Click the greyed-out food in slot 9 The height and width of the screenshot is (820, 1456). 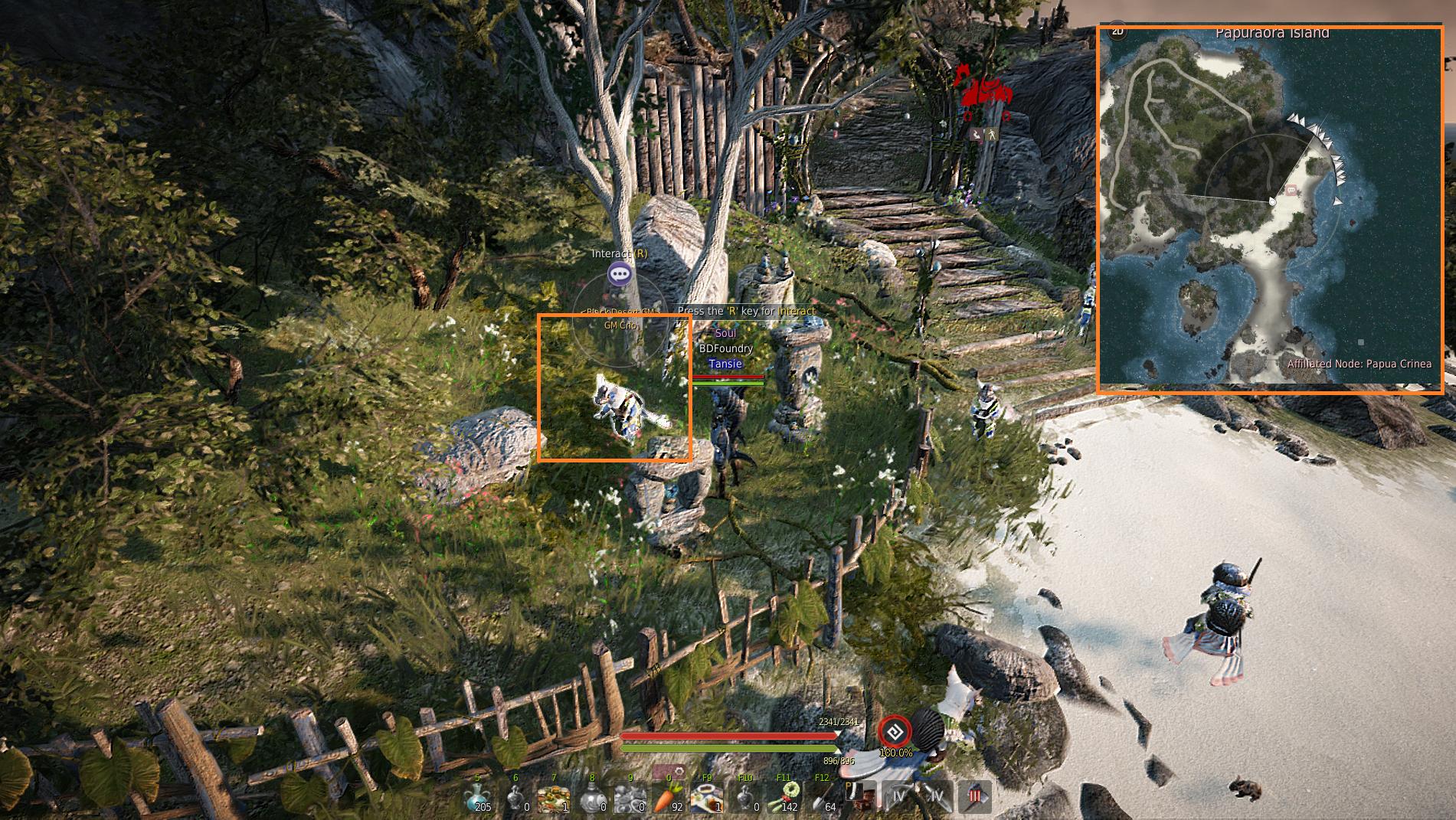tap(630, 797)
